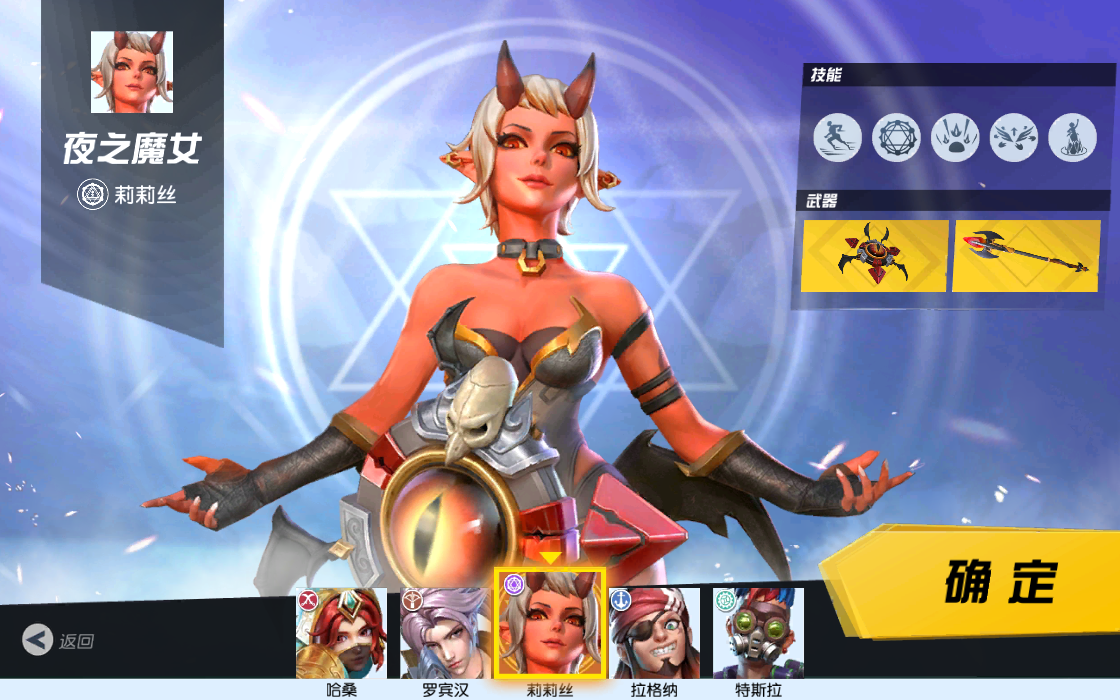Open the winged upward arrow skill
The image size is (1120, 700).
click(x=1014, y=137)
